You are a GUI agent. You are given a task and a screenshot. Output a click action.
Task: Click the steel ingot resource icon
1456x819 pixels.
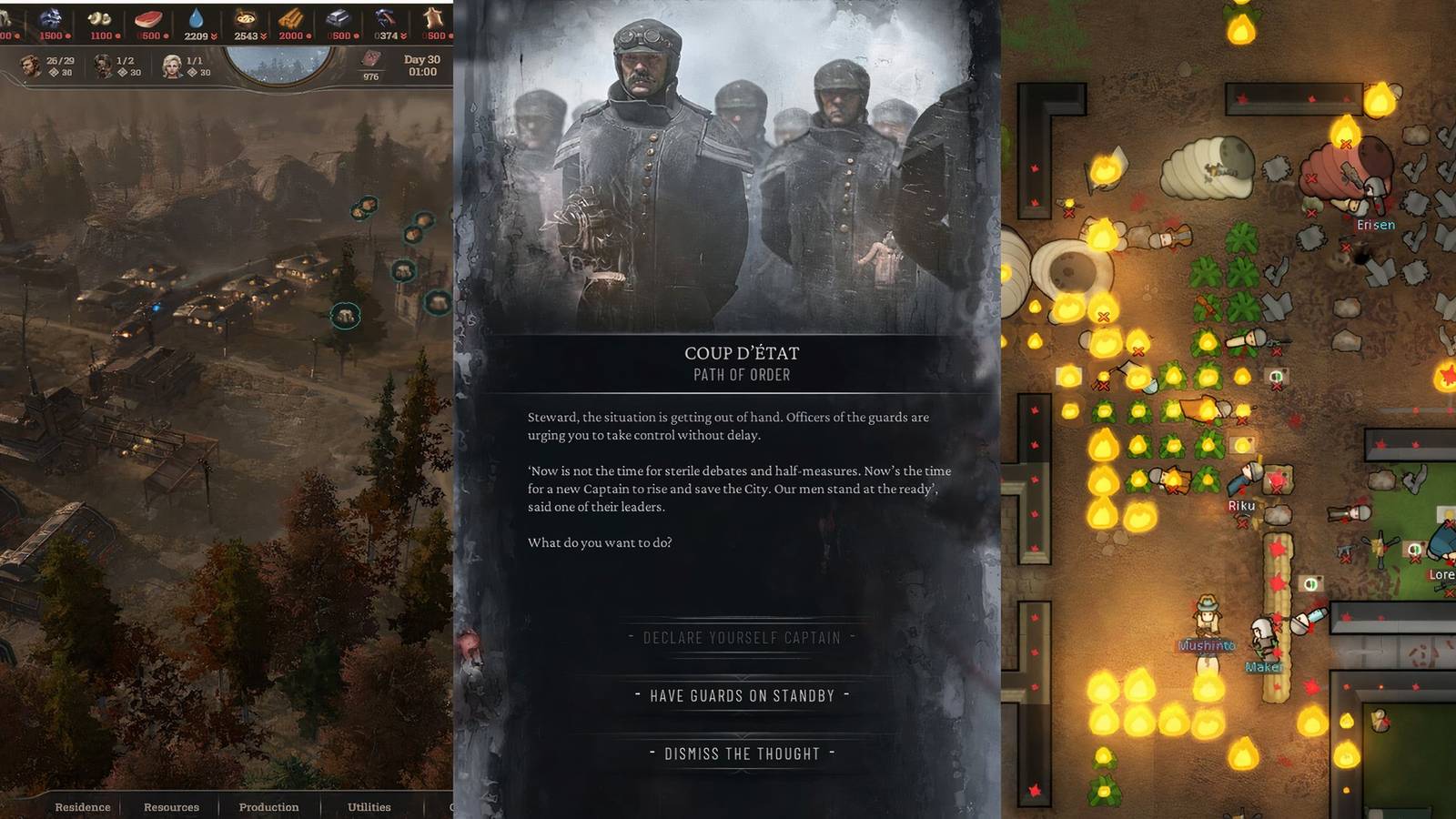point(339,17)
